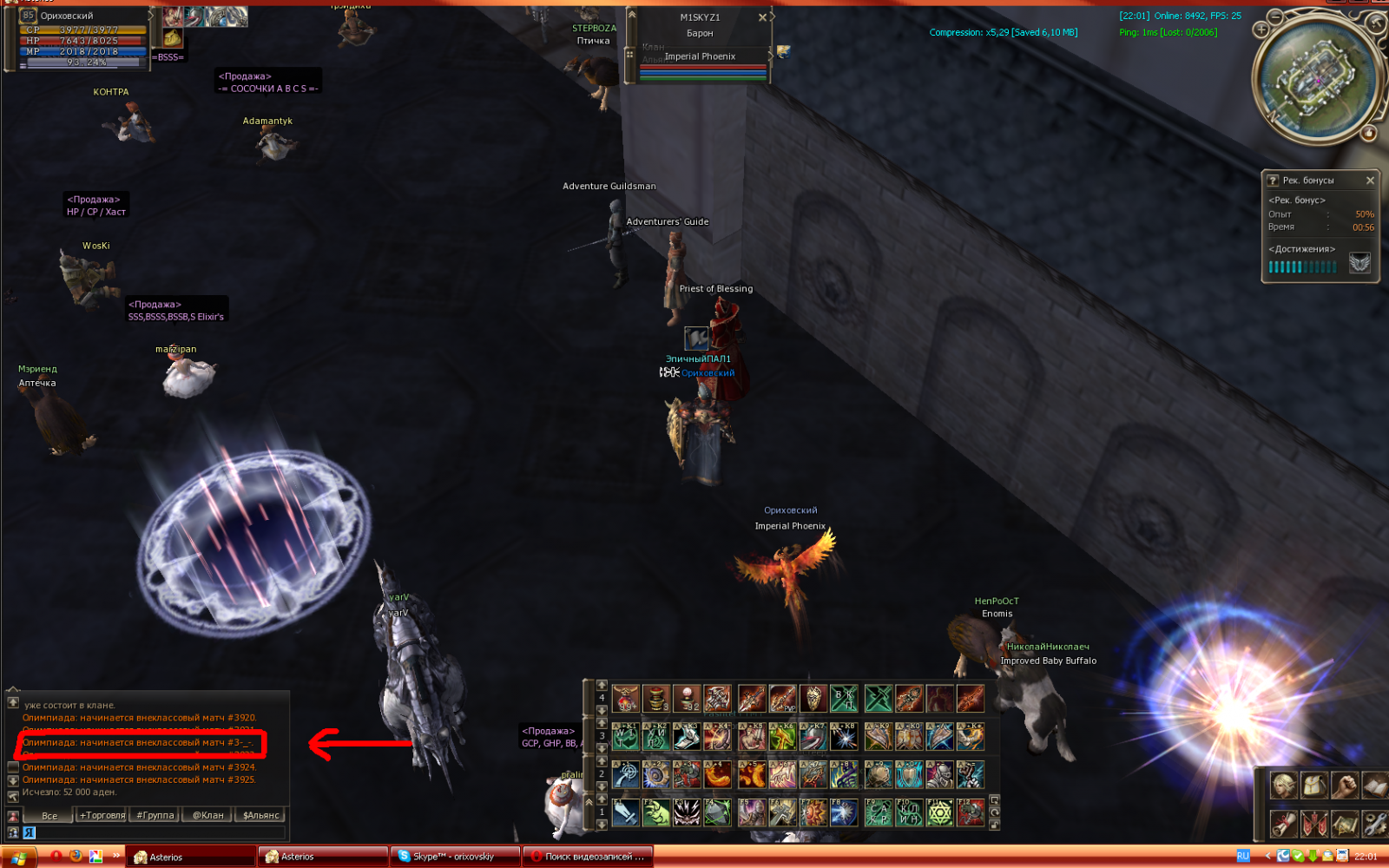The image size is (1389, 868).
Task: Use the F1 sword attack hotbar skill
Action: click(625, 812)
